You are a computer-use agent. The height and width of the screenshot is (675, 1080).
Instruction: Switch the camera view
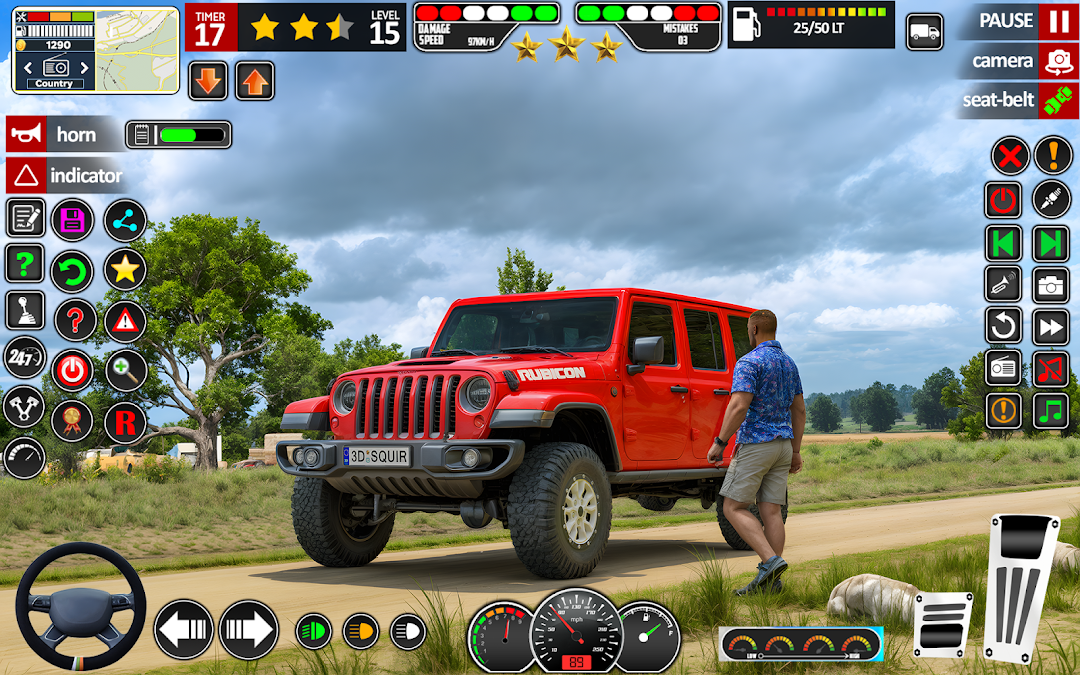(1057, 61)
